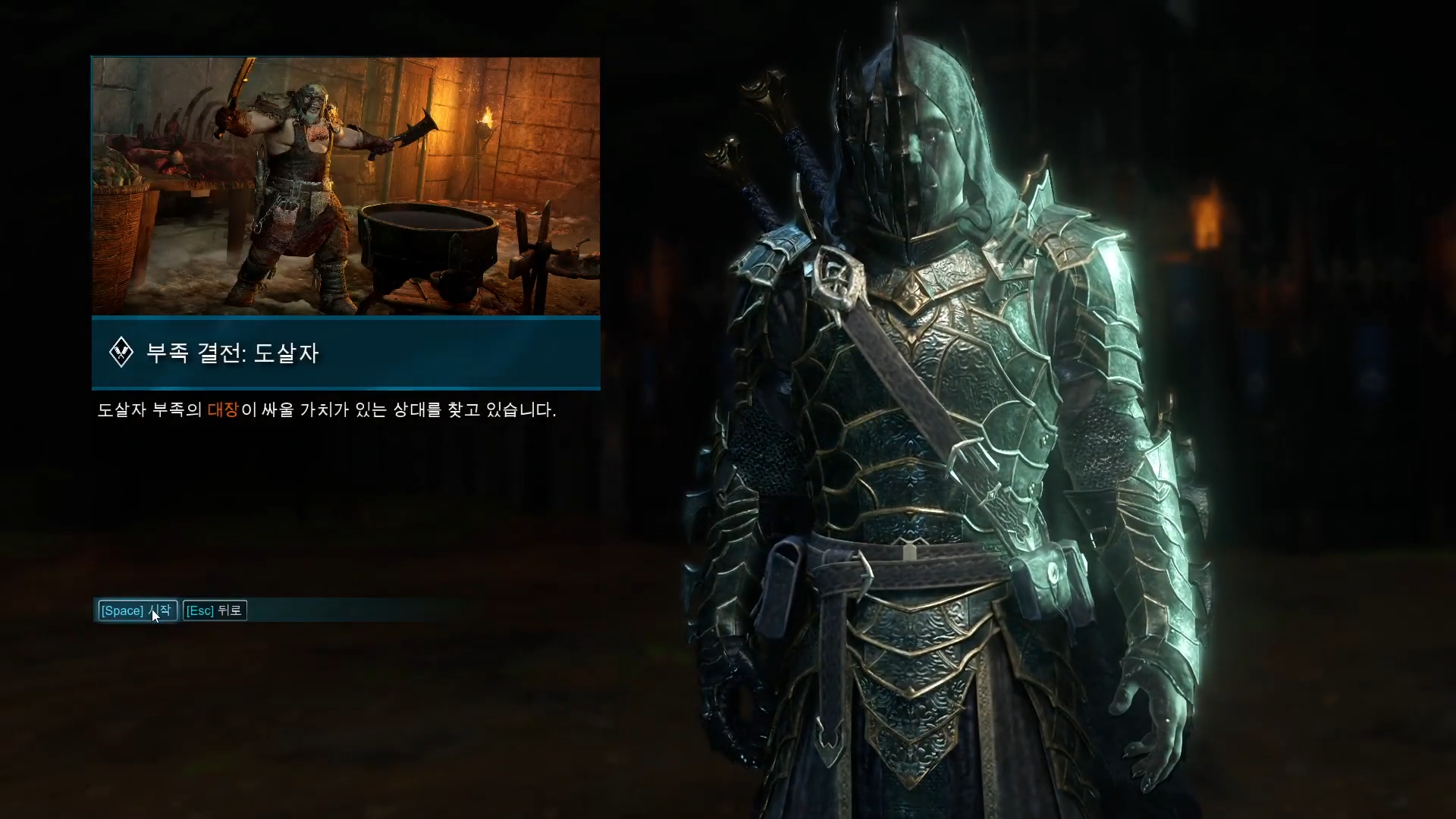This screenshot has height=819, width=1456.
Task: Start the 부족 결전 mission with 시작
Action: coord(136,610)
